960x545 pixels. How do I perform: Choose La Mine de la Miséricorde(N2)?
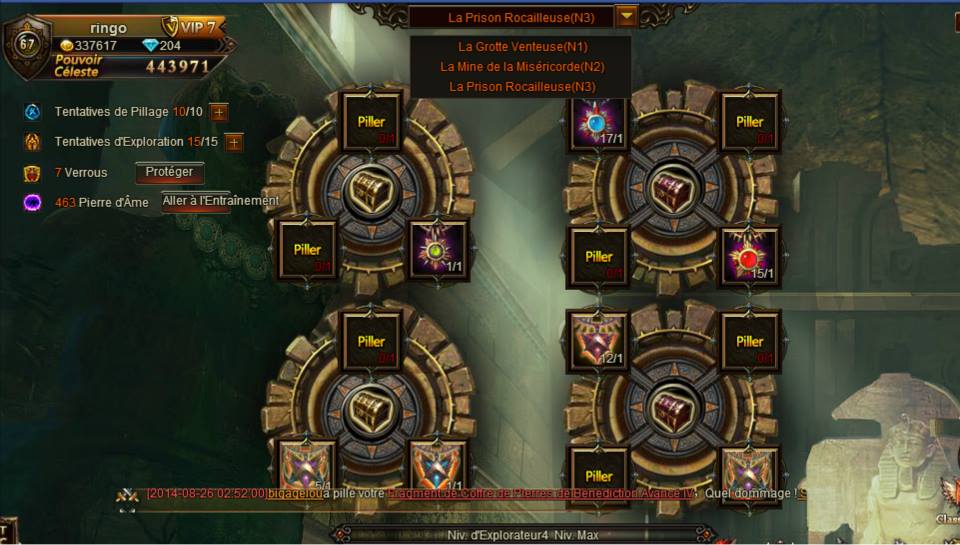pyautogui.click(x=521, y=67)
